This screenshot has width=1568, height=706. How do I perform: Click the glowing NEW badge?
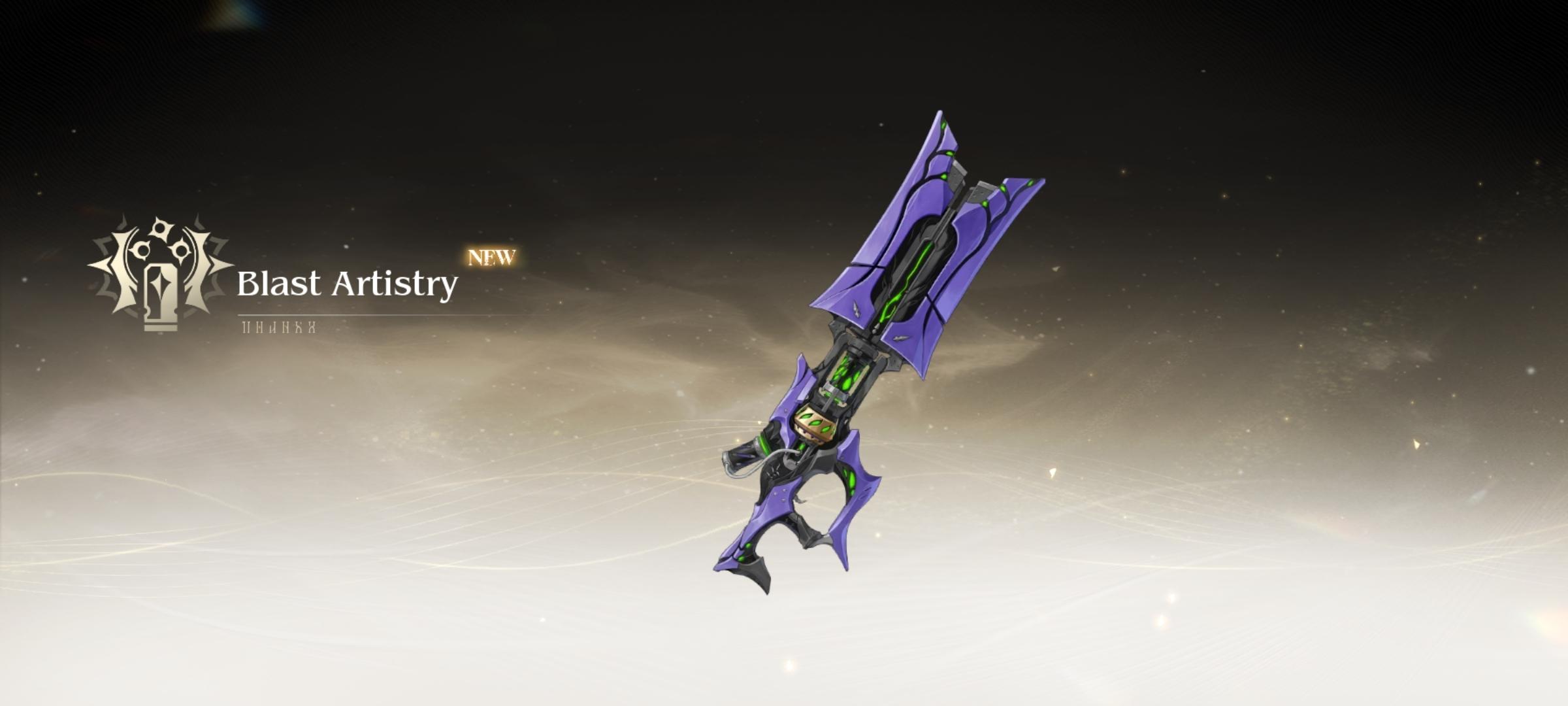pos(492,257)
